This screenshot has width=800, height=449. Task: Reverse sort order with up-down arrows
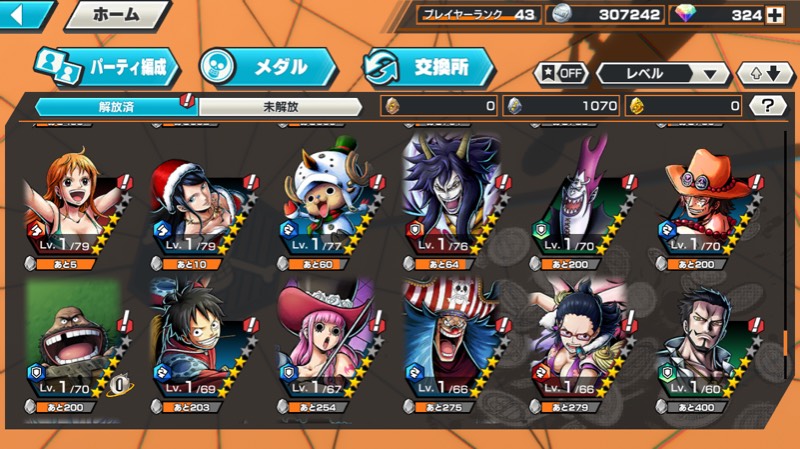pyautogui.click(x=765, y=74)
